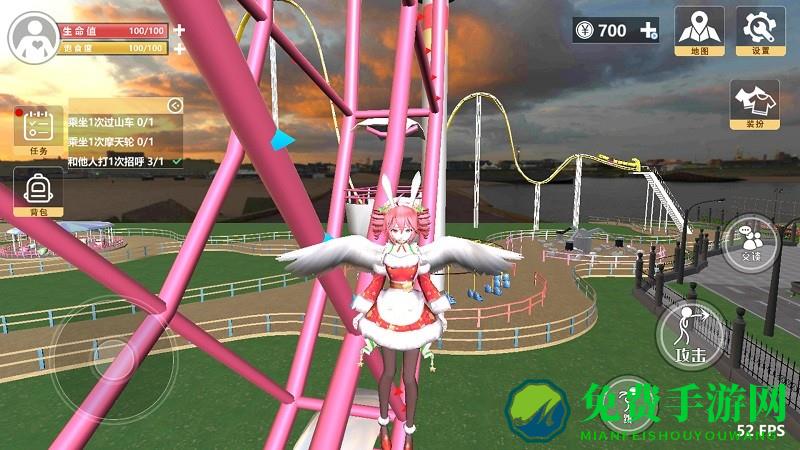Viewport: 800px width, 450px height.
Task: Add more currency with the plus beside 700
Action: [x=649, y=31]
